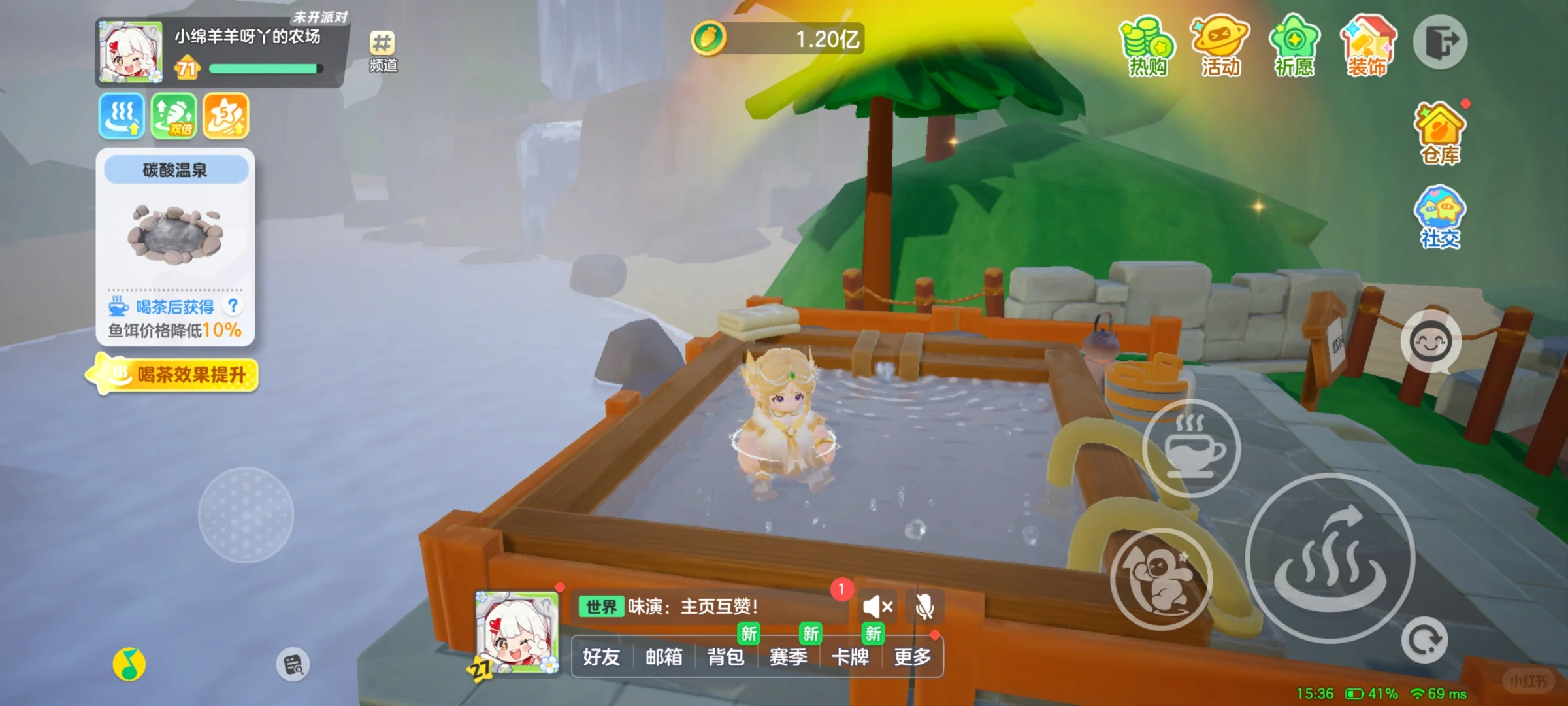Image resolution: width=1568 pixels, height=706 pixels.
Task: Open the 社交 social menu
Action: pyautogui.click(x=1440, y=217)
